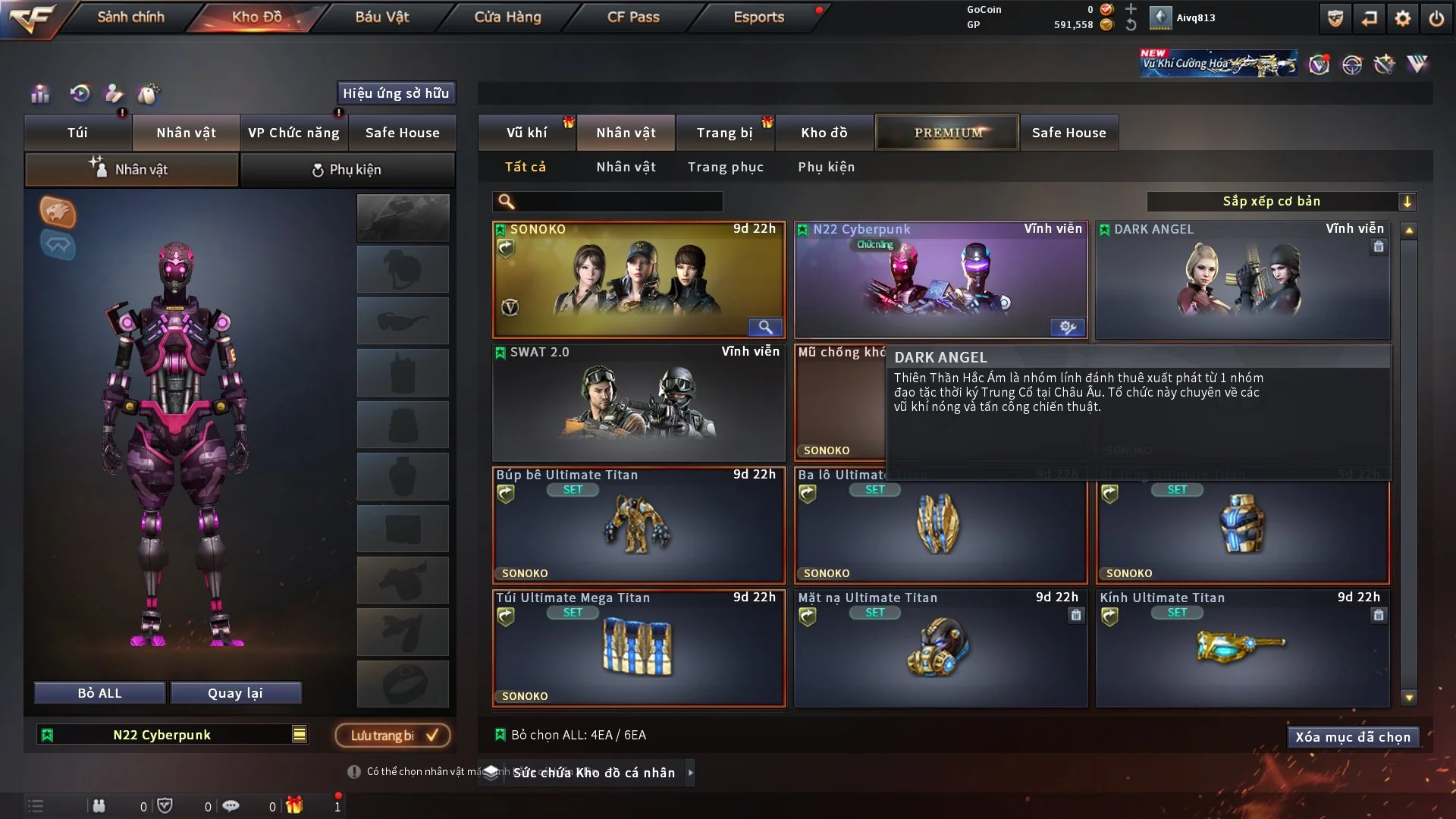Select the SWAT 2.0 character card
1456x819 pixels.
tap(639, 403)
